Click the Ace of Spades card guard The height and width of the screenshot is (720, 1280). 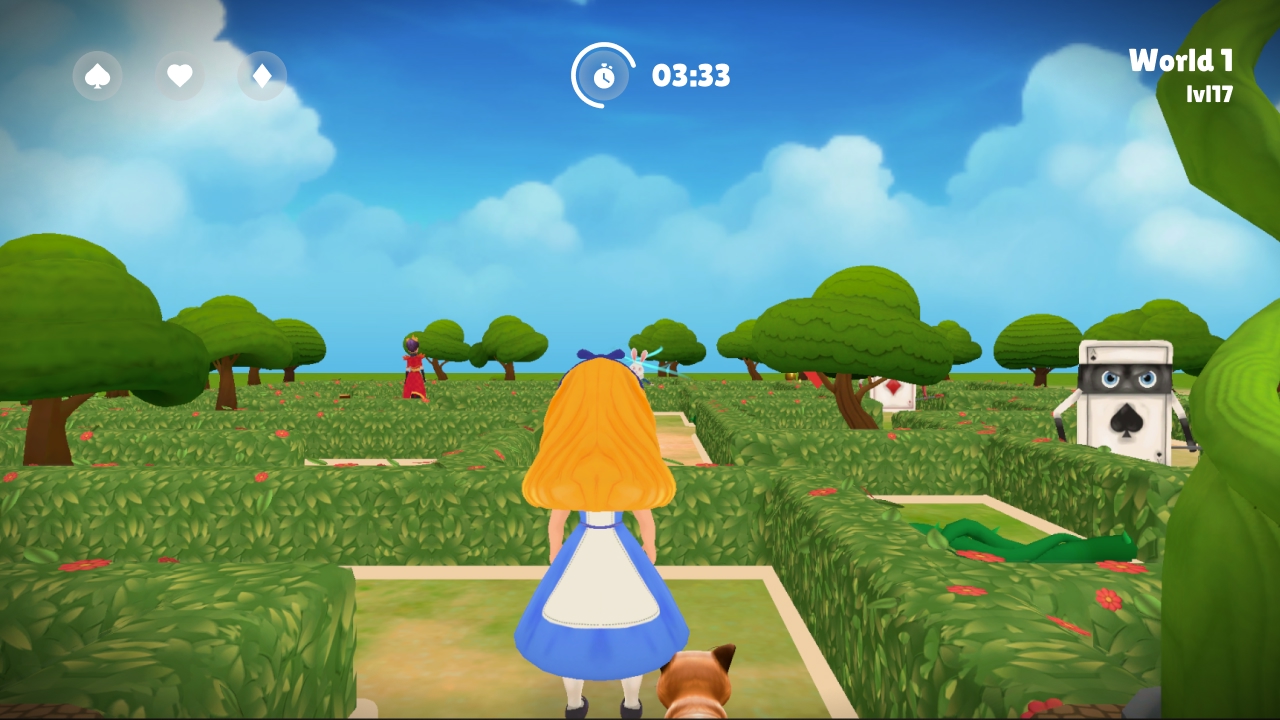click(1124, 405)
